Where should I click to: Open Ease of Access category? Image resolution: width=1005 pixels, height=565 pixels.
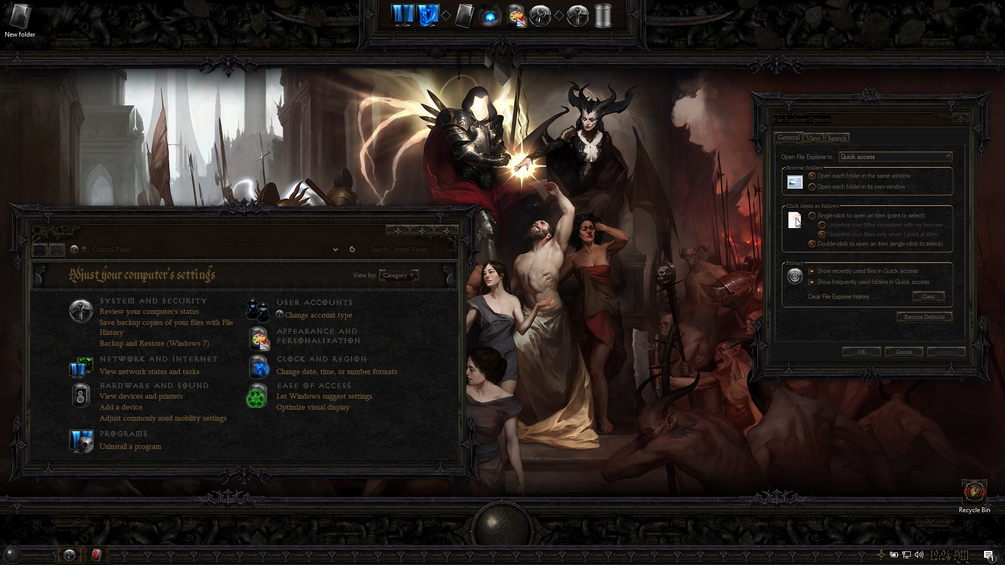coord(314,385)
